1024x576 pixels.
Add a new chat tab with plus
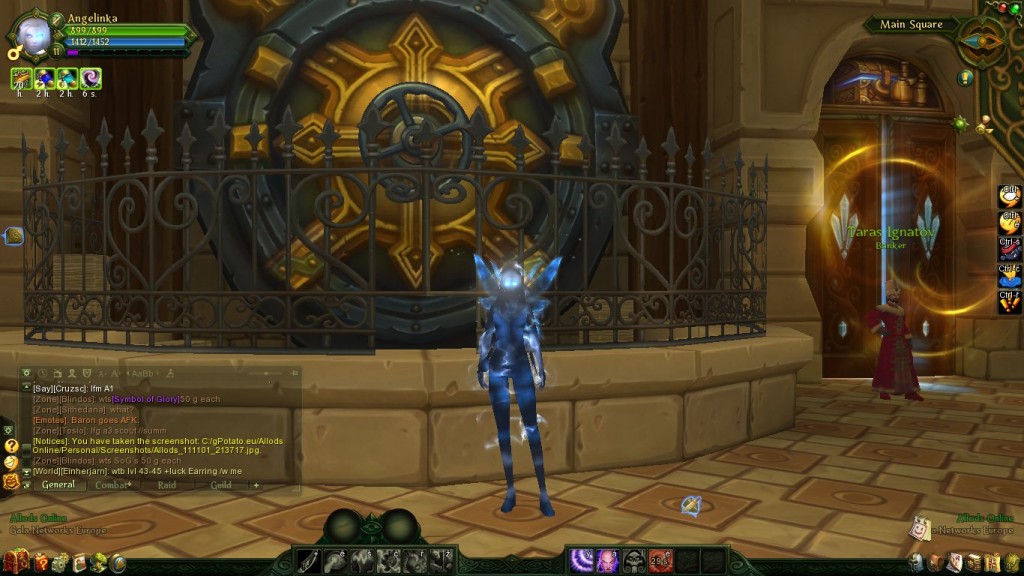(255, 485)
